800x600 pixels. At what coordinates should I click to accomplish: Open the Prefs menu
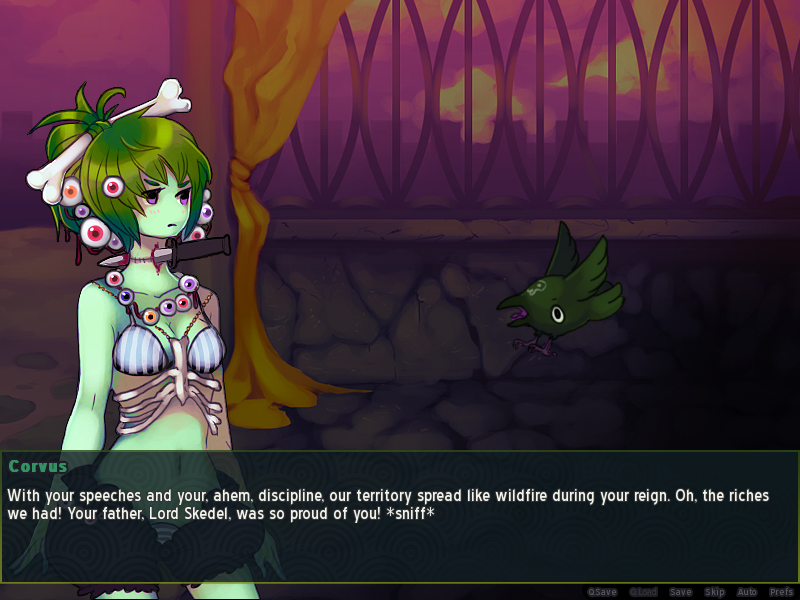click(x=781, y=592)
